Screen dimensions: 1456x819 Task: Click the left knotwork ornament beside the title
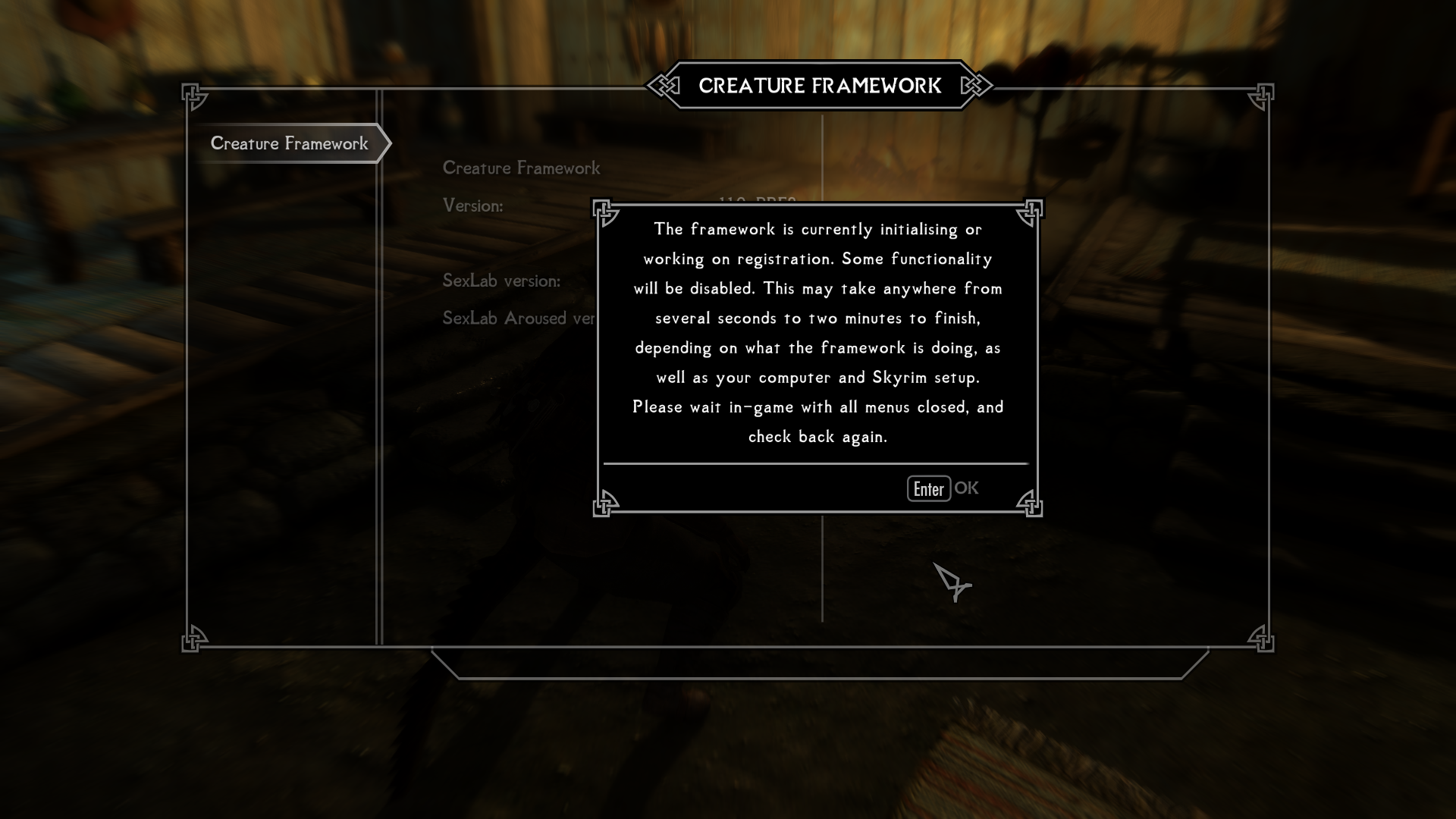click(x=664, y=86)
